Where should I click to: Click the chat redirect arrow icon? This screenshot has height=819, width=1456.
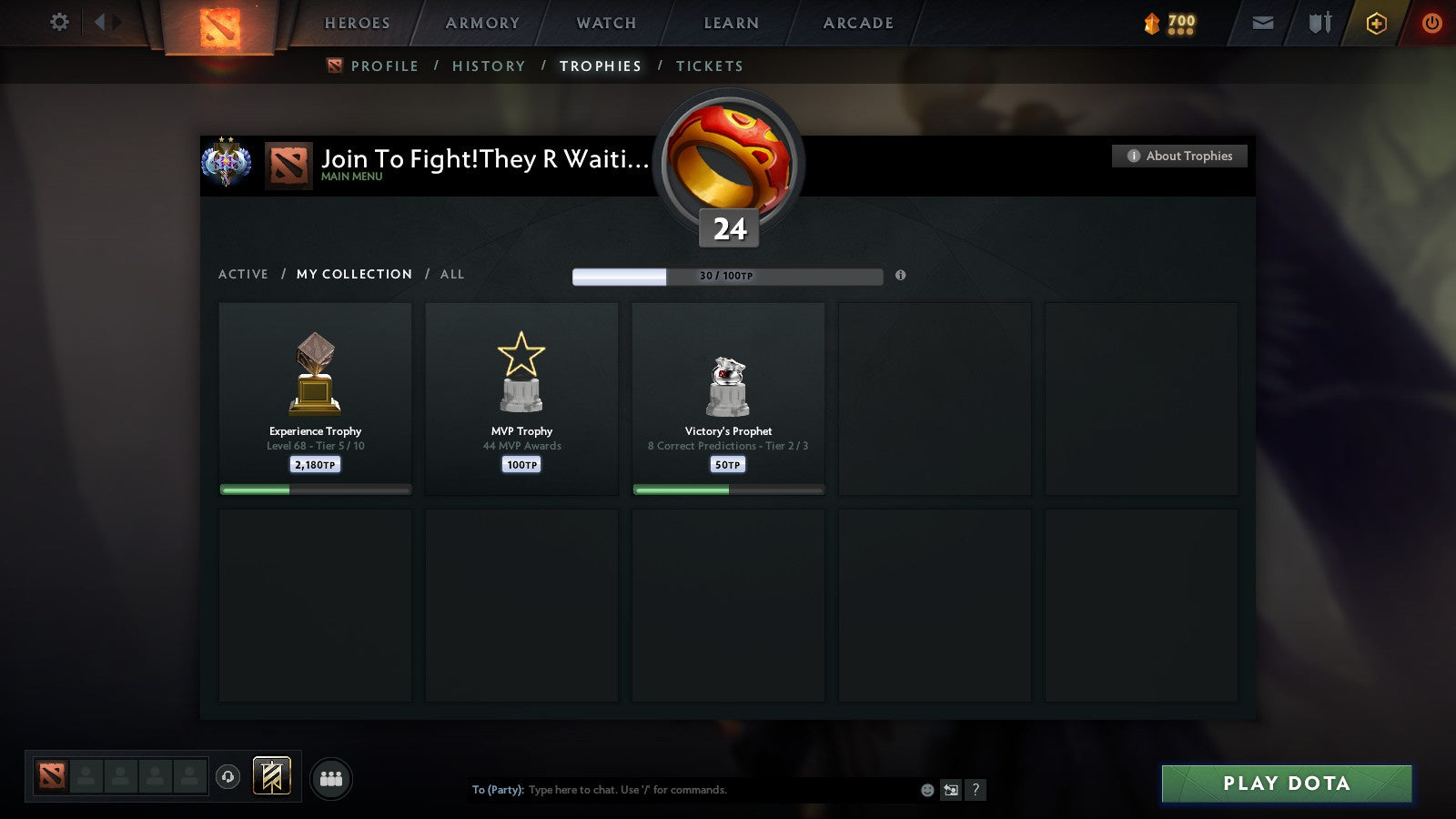tap(950, 790)
